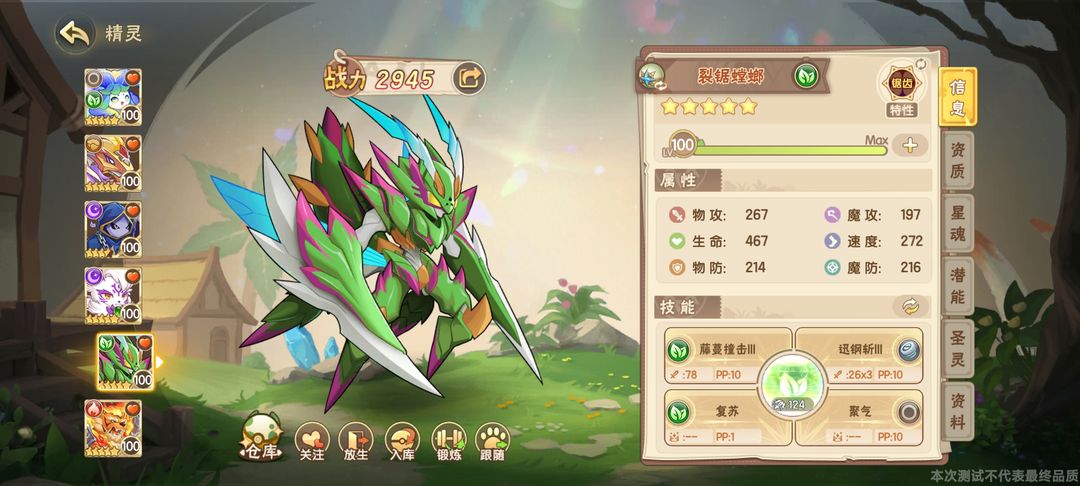
Task: View the 资料 tab
Action: point(958,414)
